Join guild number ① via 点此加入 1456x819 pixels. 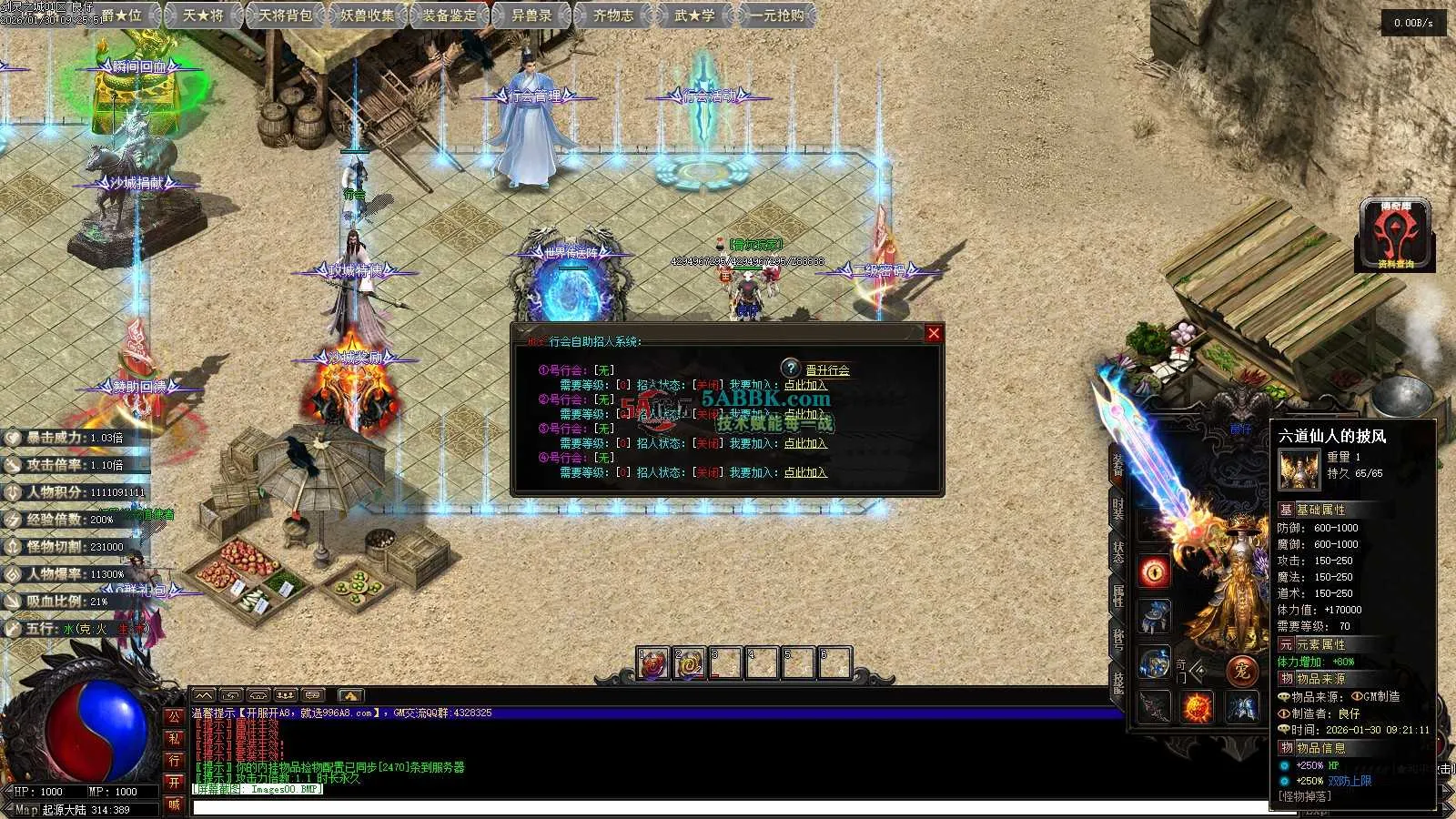click(x=805, y=385)
